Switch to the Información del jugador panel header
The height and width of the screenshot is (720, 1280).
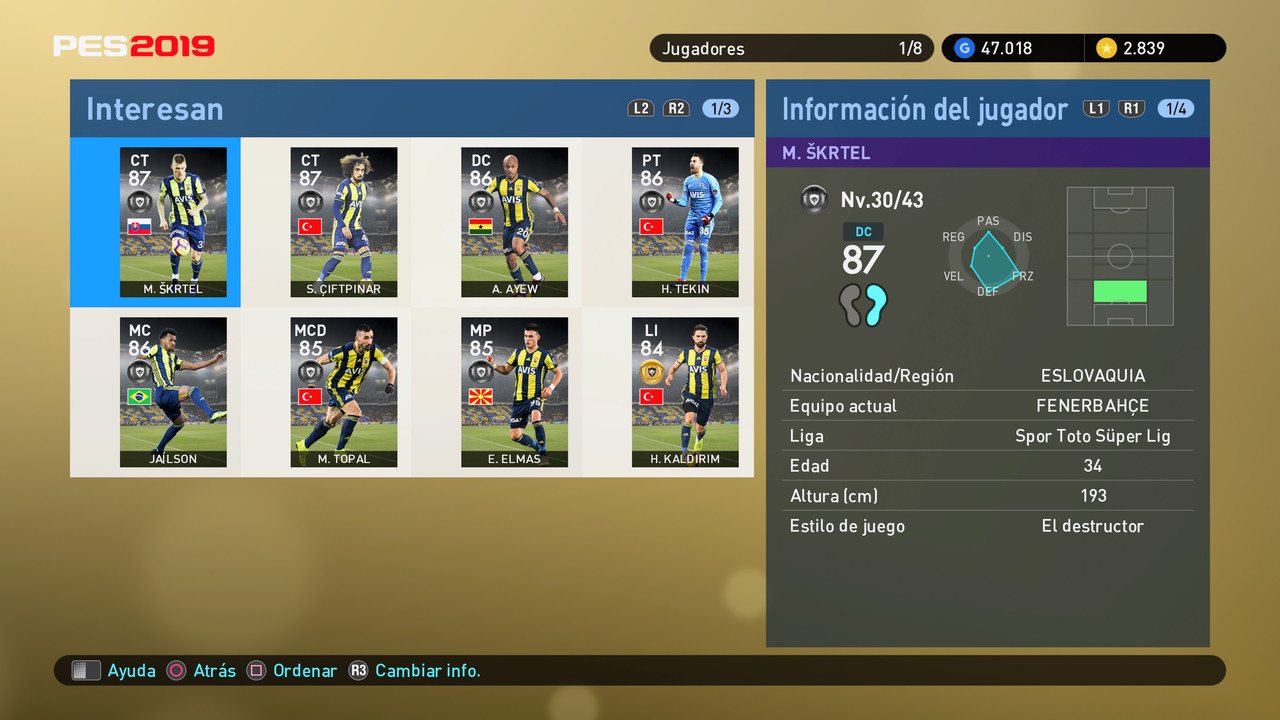tap(924, 108)
